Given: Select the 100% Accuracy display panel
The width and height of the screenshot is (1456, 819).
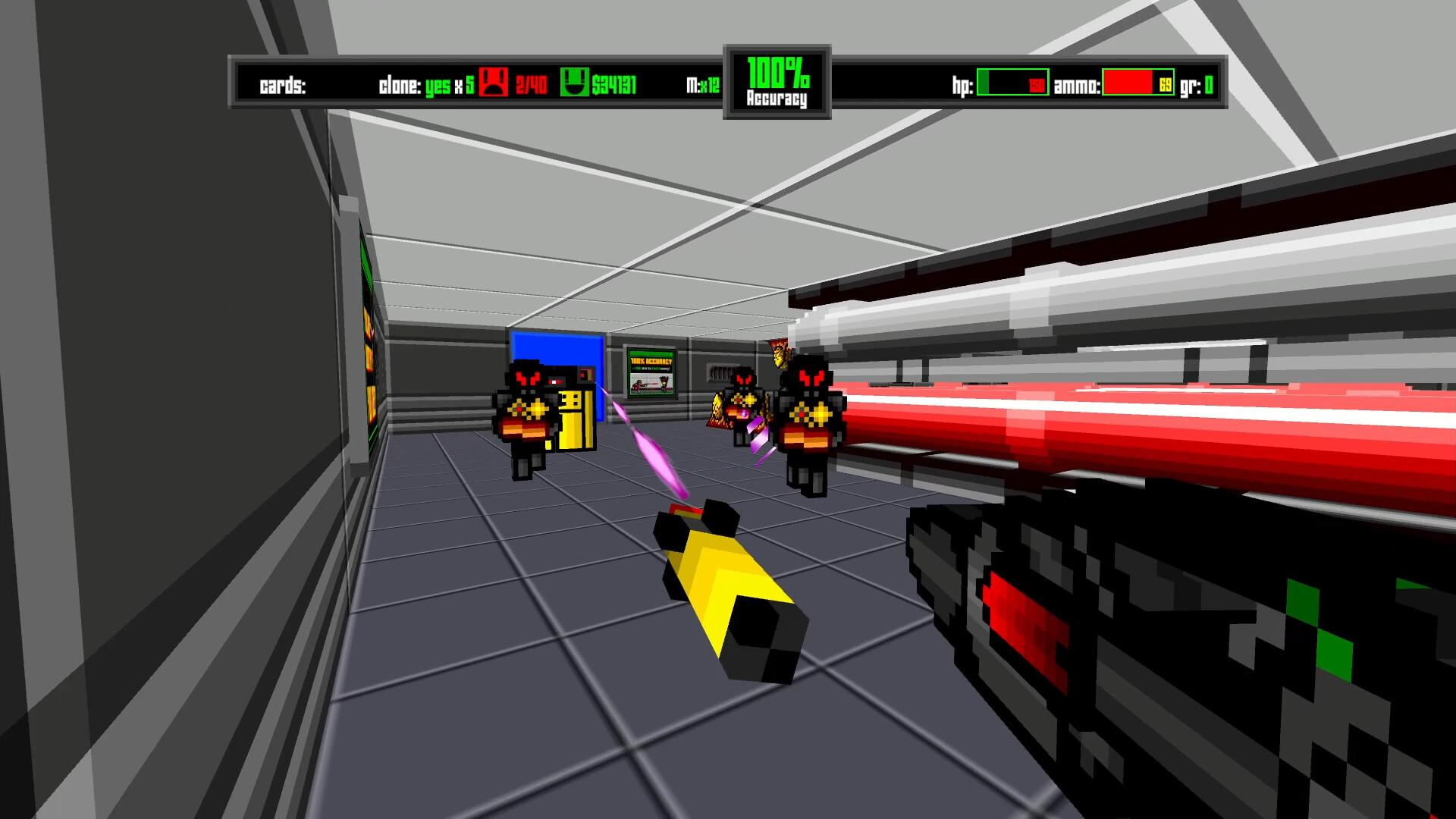Looking at the screenshot, I should [x=777, y=81].
